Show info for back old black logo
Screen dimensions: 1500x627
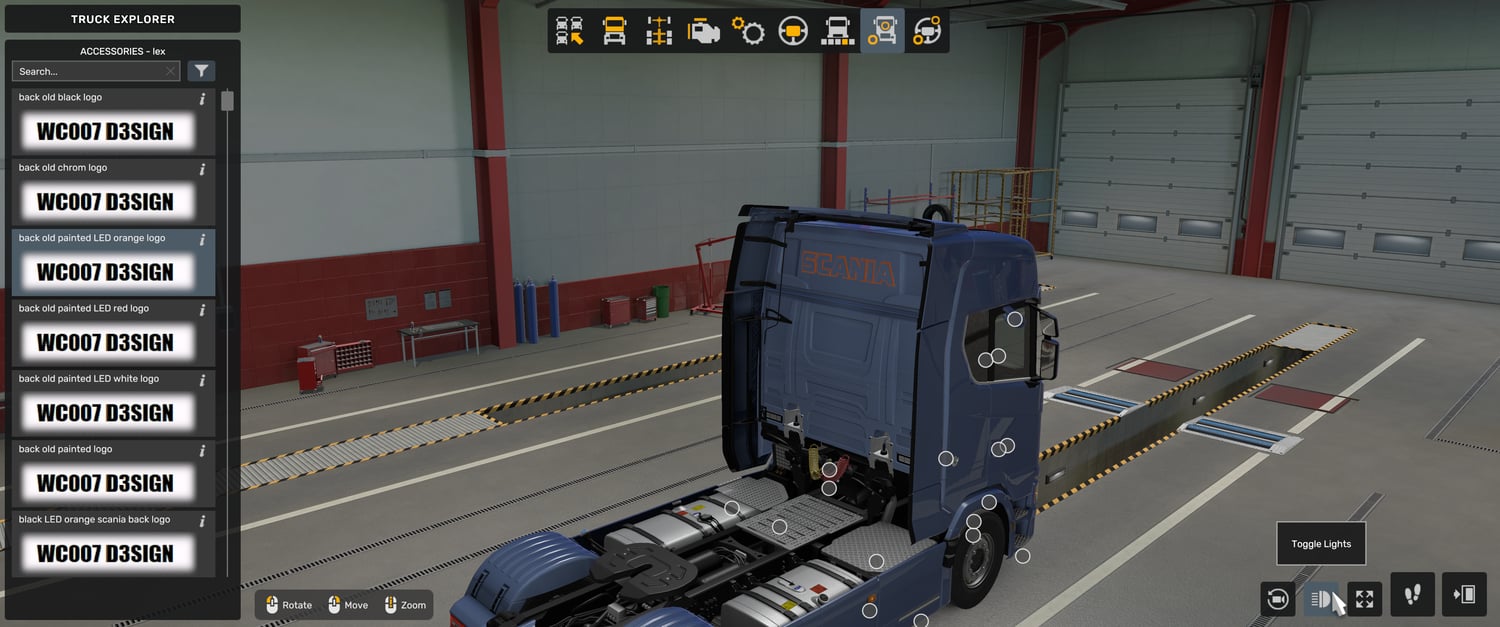click(202, 99)
